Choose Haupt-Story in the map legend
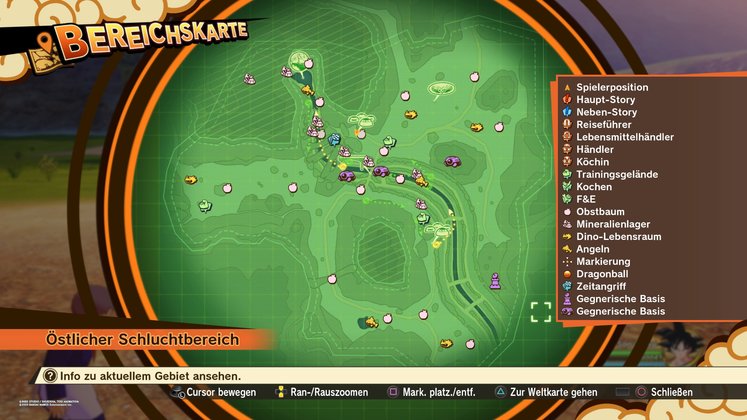This screenshot has width=747, height=420. coord(607,100)
